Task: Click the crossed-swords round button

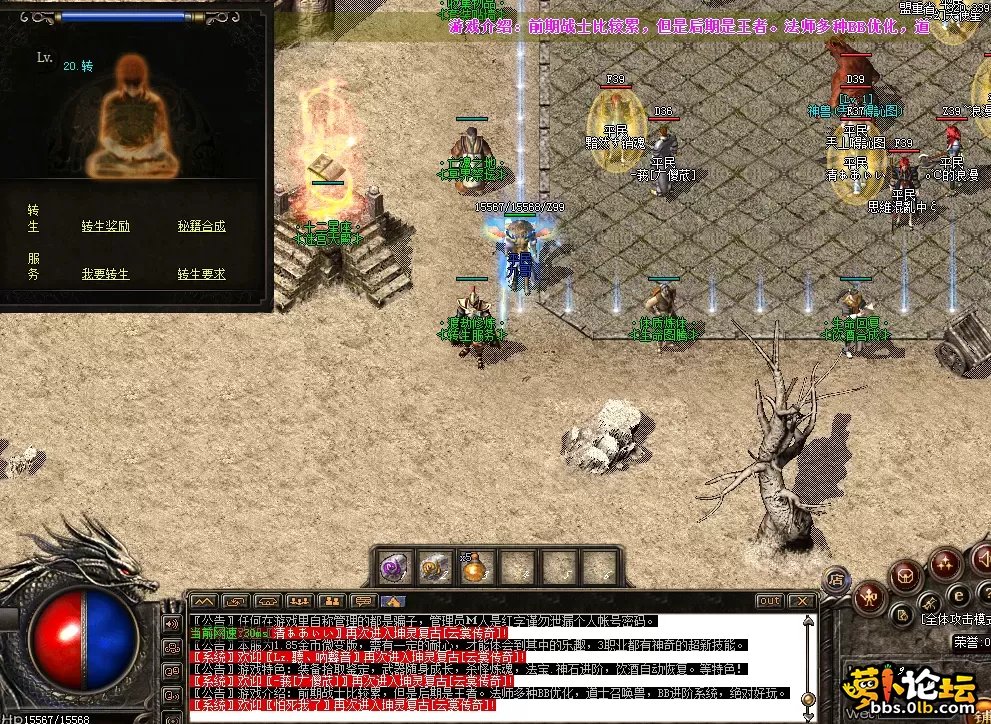Action: [x=930, y=602]
